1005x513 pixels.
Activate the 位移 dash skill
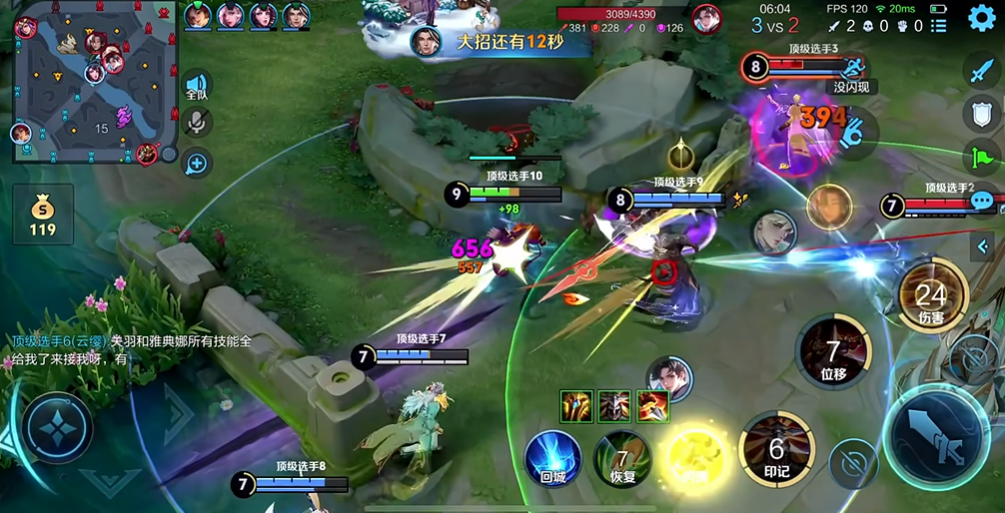(833, 353)
